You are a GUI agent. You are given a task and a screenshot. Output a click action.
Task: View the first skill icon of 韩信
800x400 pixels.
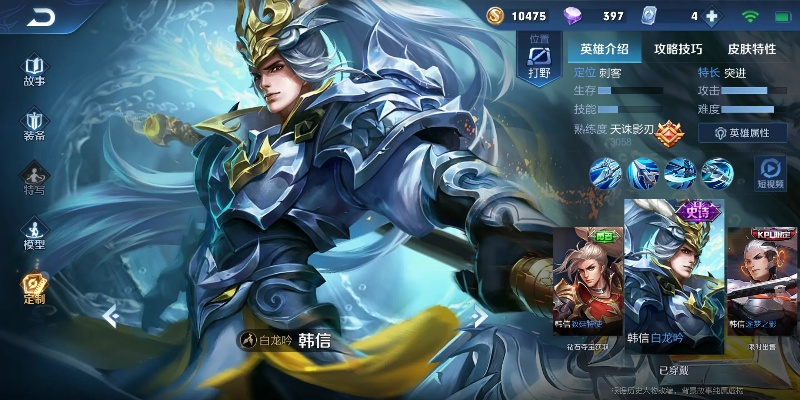[605, 173]
